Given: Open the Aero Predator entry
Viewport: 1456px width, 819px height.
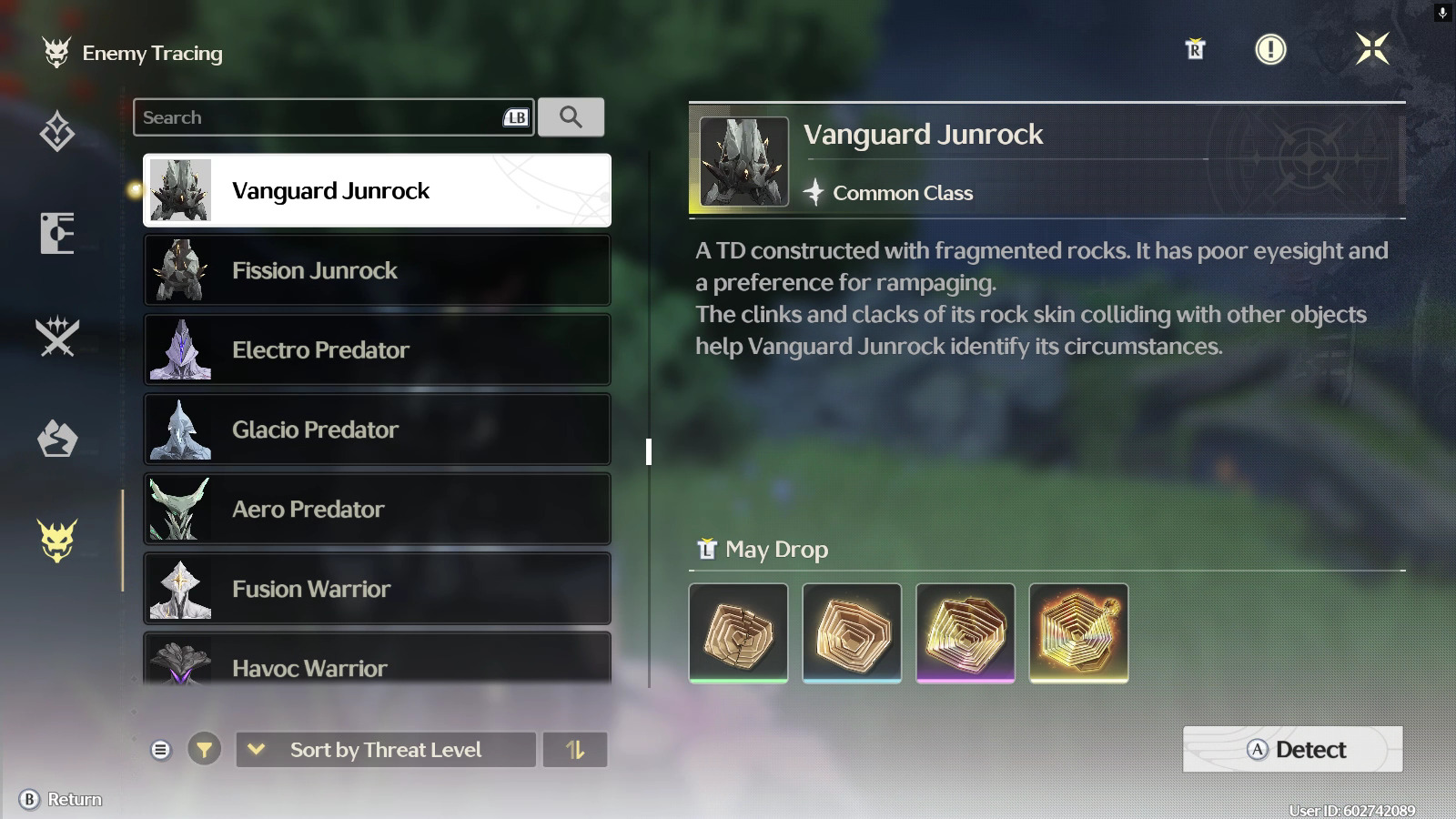Looking at the screenshot, I should pos(377,509).
